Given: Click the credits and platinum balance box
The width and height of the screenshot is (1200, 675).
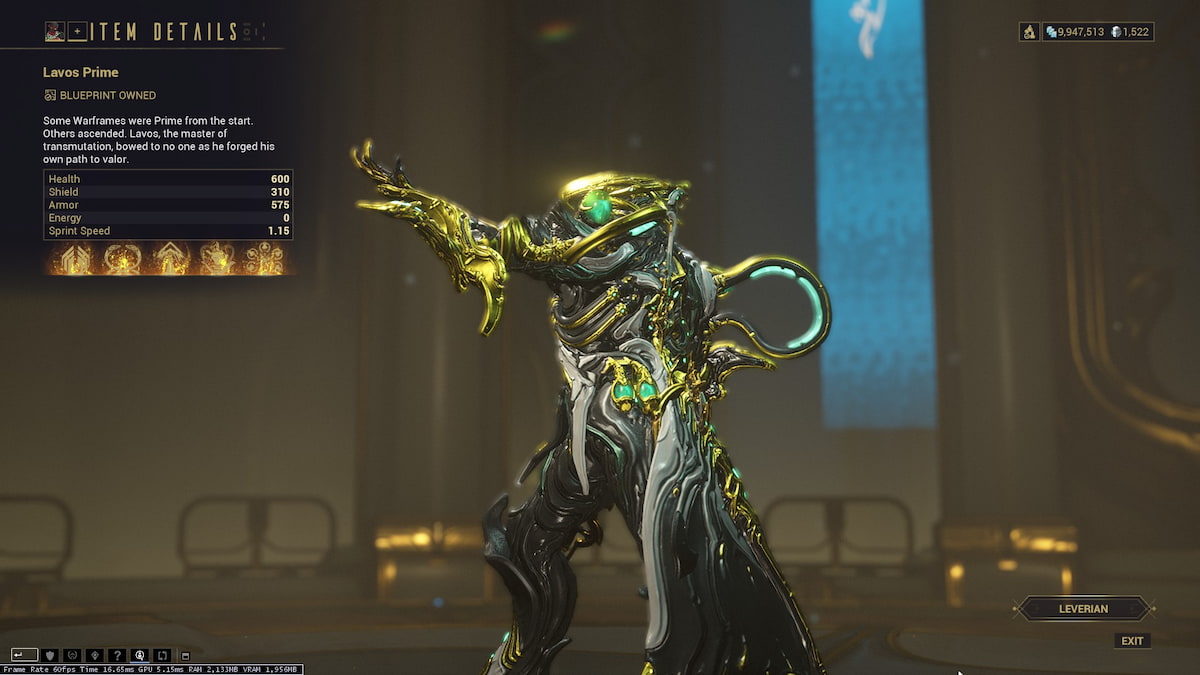Looking at the screenshot, I should coord(1098,32).
